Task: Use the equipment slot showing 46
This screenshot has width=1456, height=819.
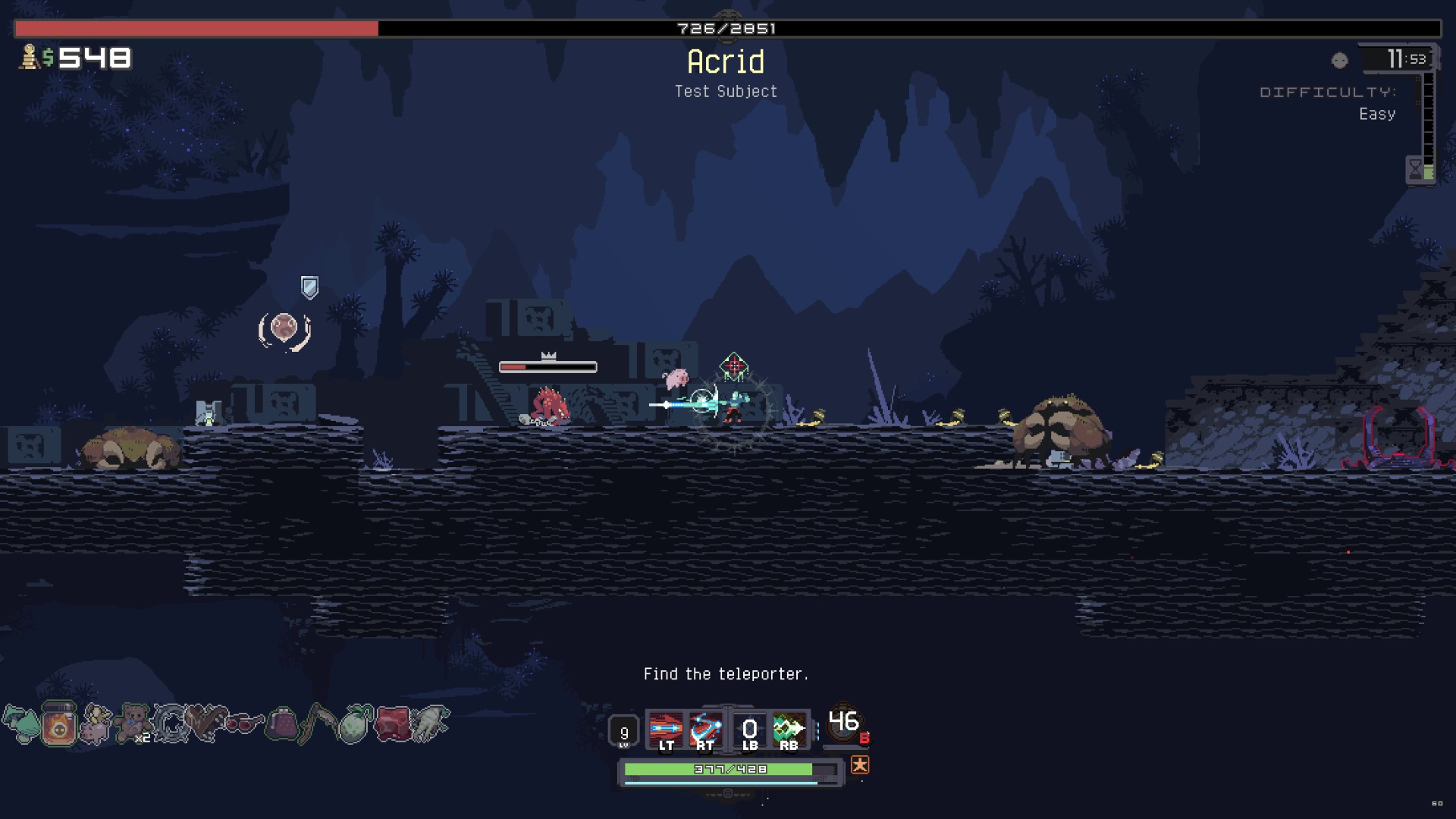Action: tap(844, 723)
